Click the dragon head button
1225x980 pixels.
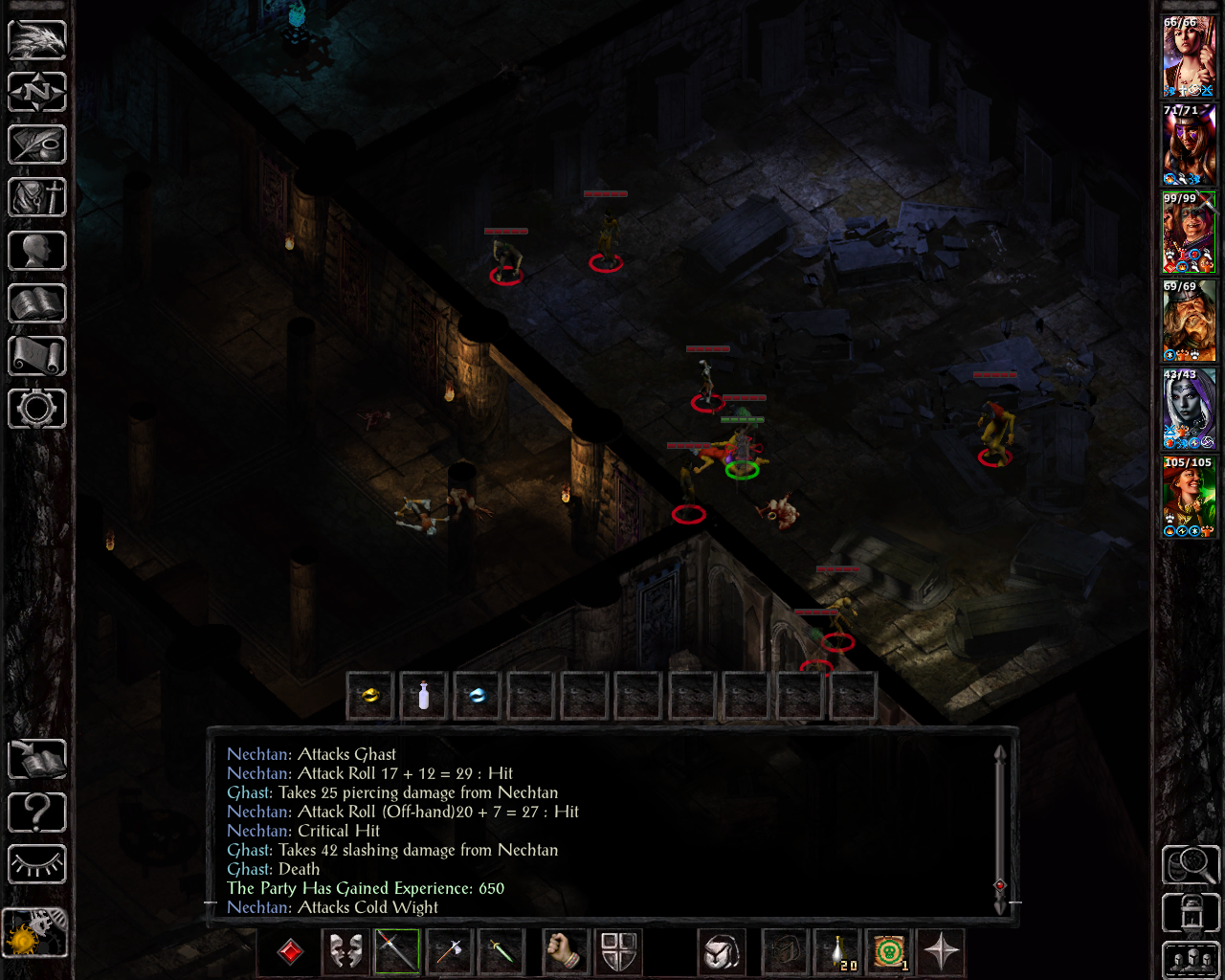click(37, 40)
